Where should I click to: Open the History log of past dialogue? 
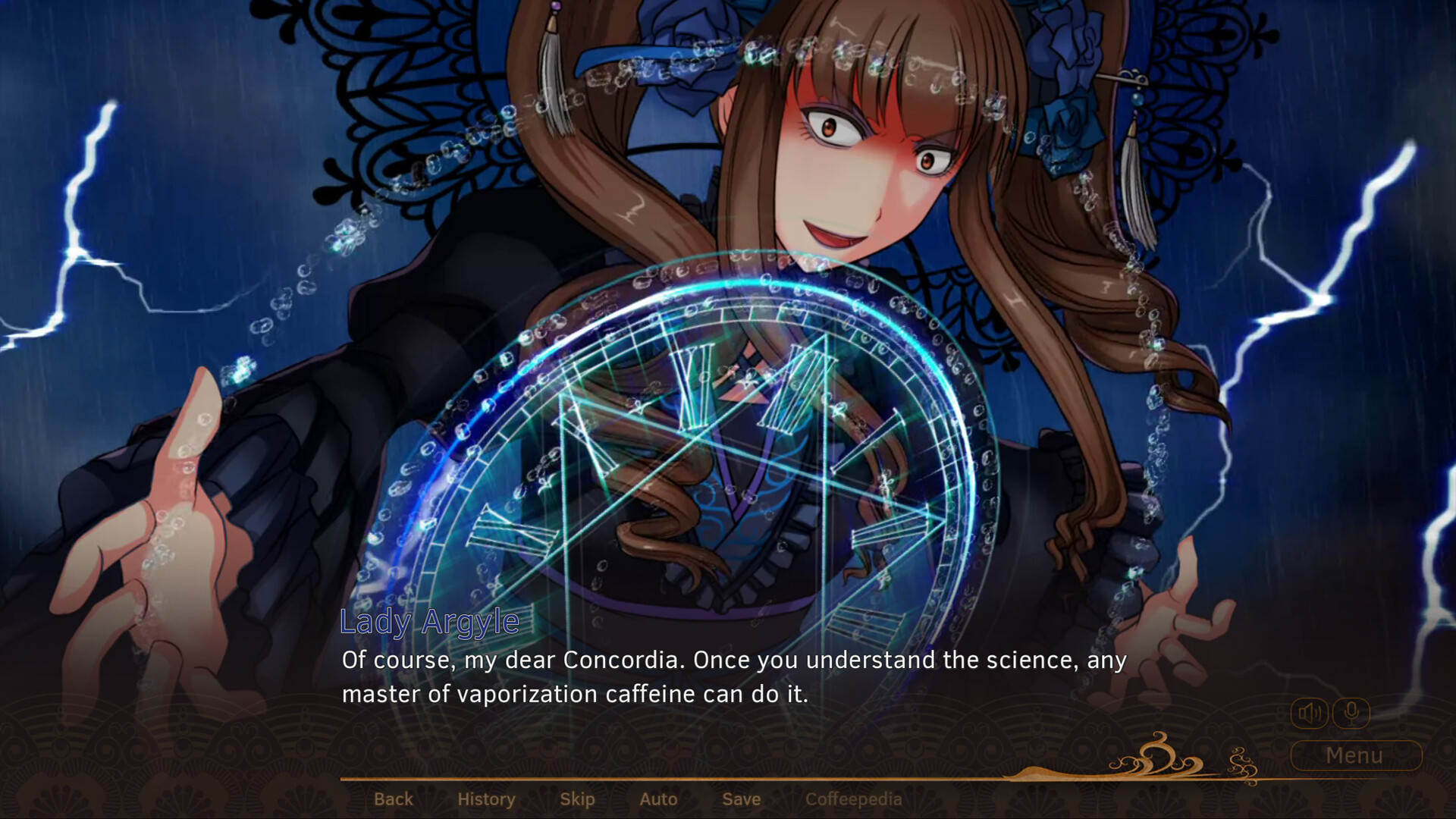pyautogui.click(x=486, y=799)
